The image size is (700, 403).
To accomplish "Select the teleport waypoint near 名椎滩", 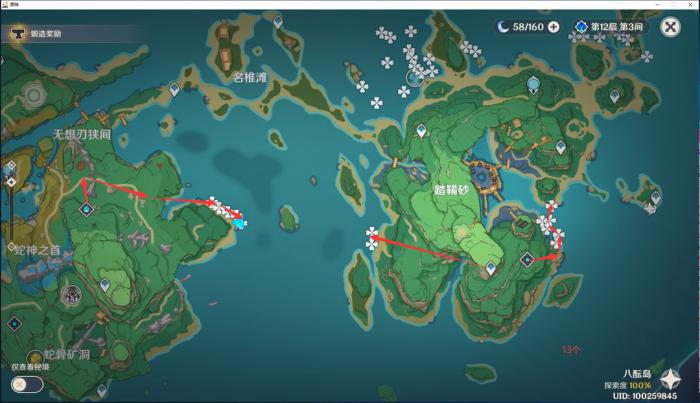I will coord(175,90).
